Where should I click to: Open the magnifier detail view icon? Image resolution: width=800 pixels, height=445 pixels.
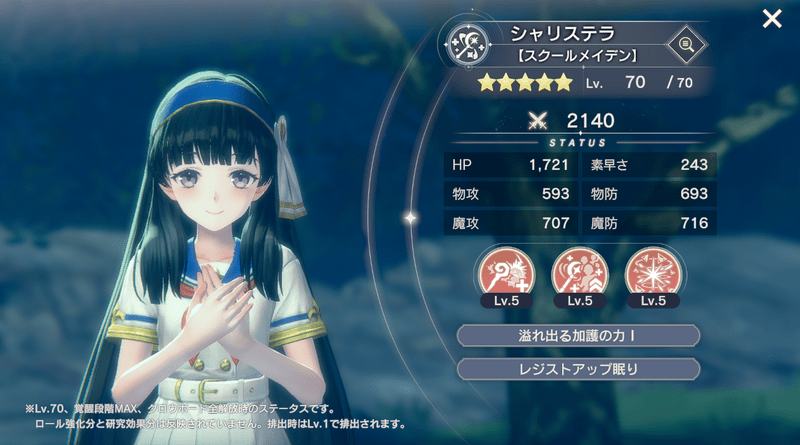685,44
